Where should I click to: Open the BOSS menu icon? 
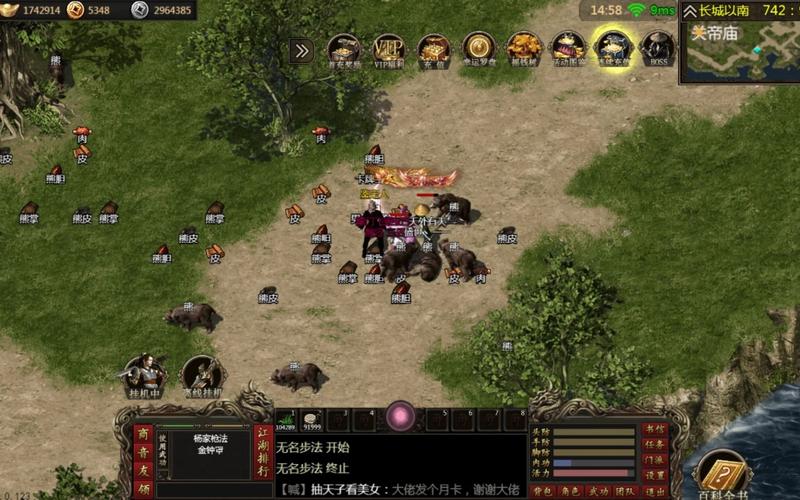657,48
